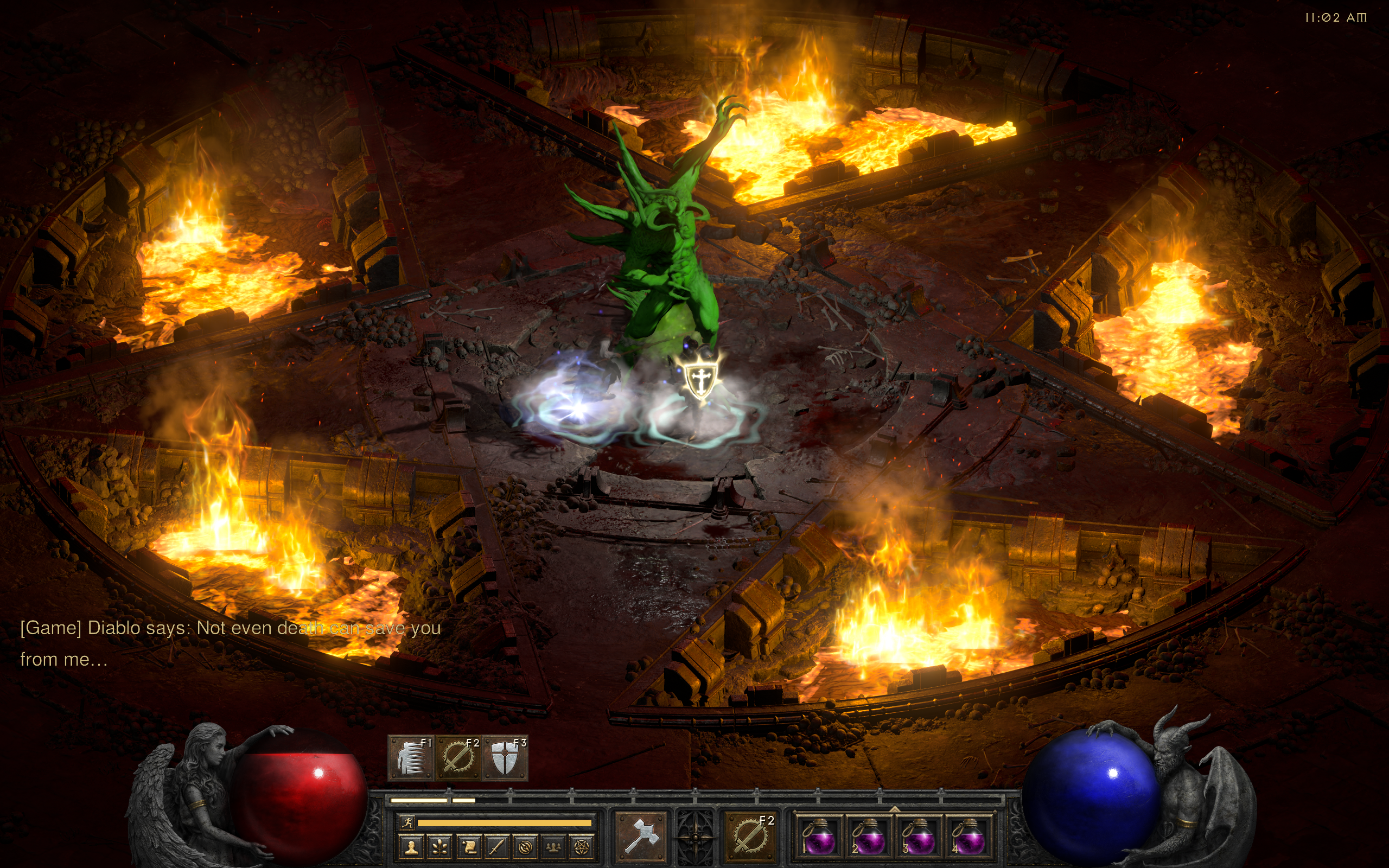Image resolution: width=1389 pixels, height=868 pixels.
Task: Drink the purple potion in belt slot 4
Action: tap(968, 837)
